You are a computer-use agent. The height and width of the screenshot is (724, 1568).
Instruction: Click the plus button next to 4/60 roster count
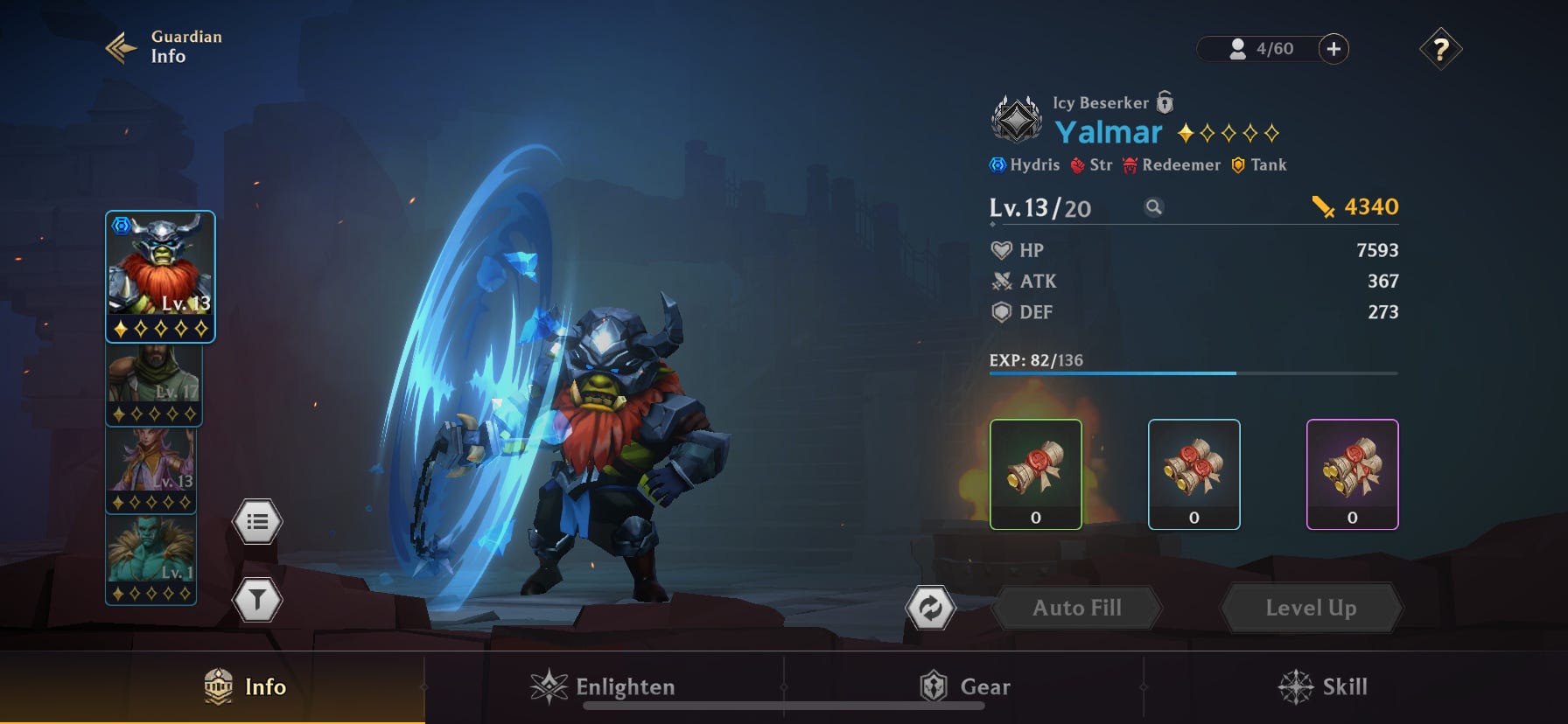[x=1333, y=49]
